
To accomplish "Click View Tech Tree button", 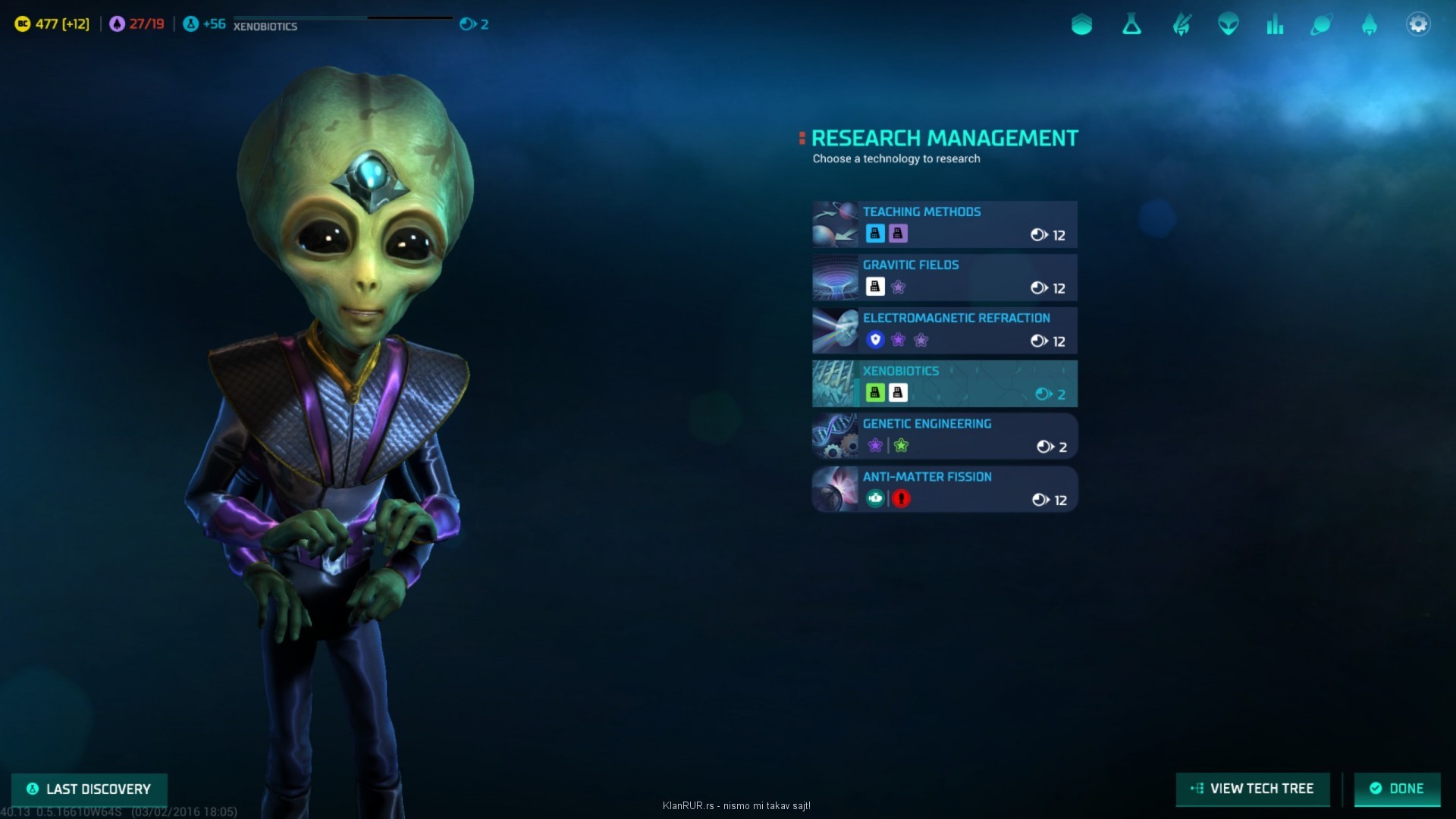I will point(1253,789).
